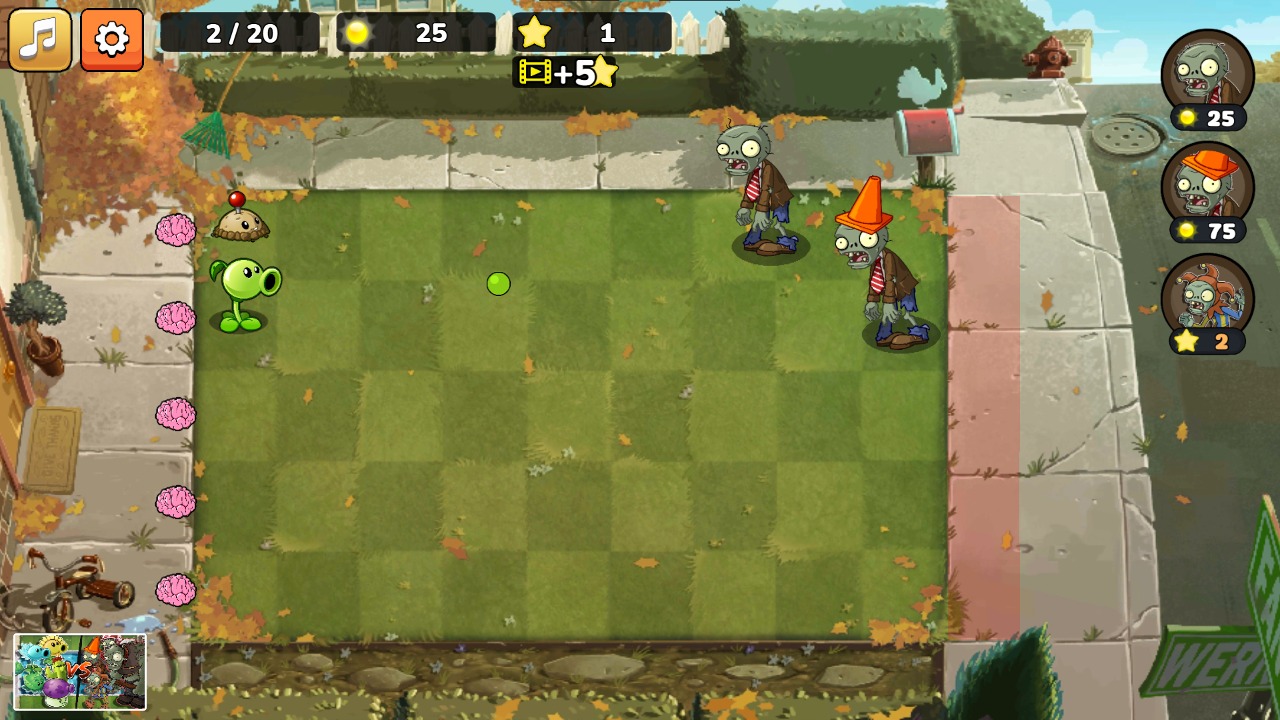Select the basic Zombie card costing 25 sun
Viewport: 1280px width, 720px height.
pyautogui.click(x=1208, y=75)
